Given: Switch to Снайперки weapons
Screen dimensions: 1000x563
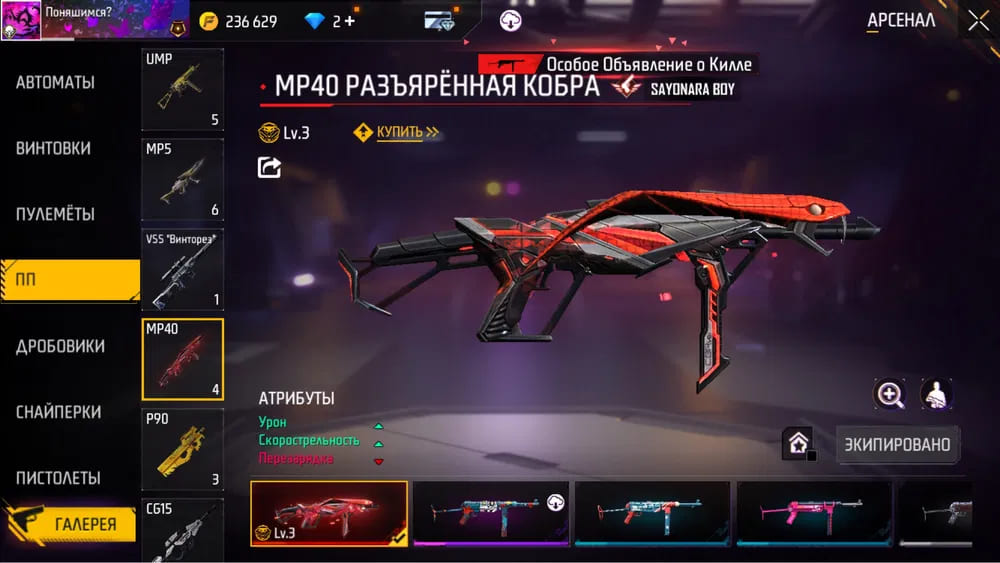Looking at the screenshot, I should point(58,412).
